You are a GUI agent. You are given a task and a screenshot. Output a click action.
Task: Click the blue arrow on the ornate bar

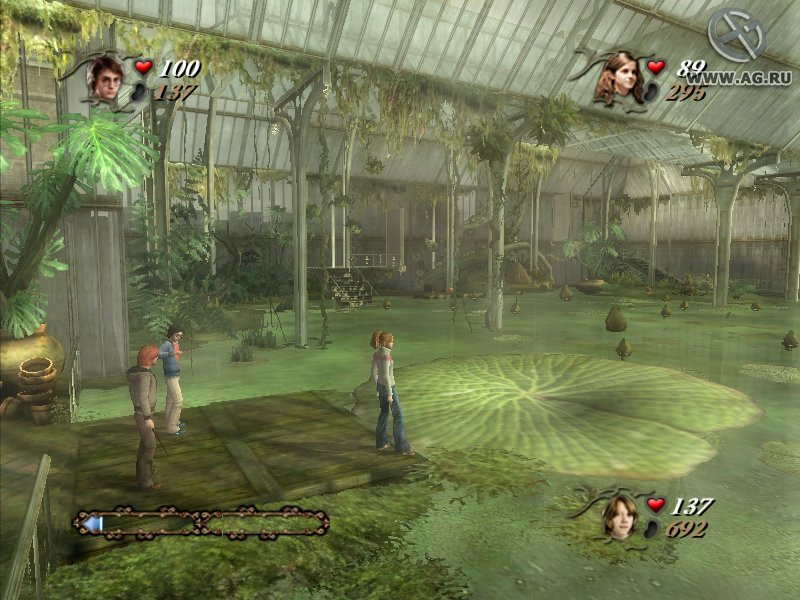coord(93,522)
